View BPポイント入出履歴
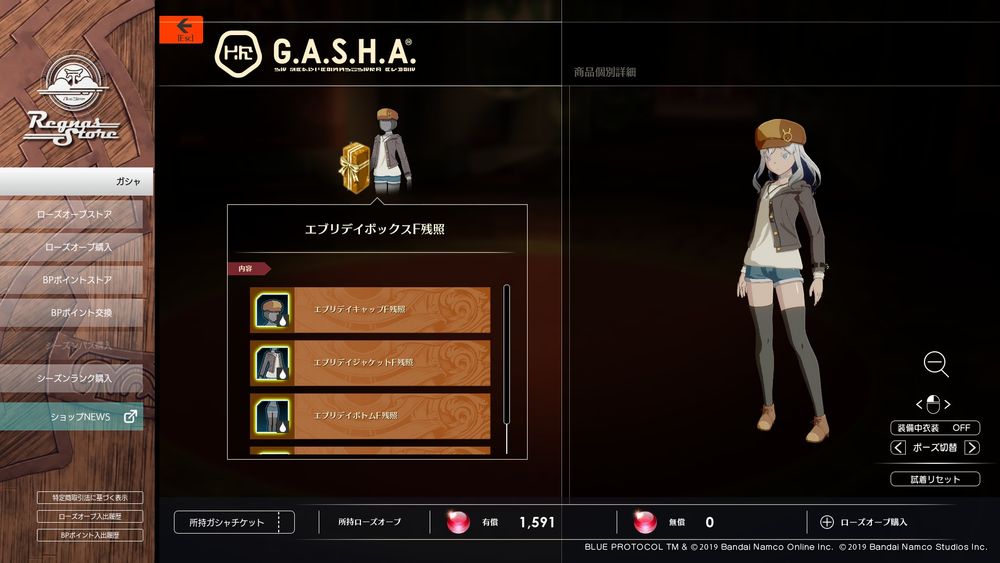 point(89,535)
